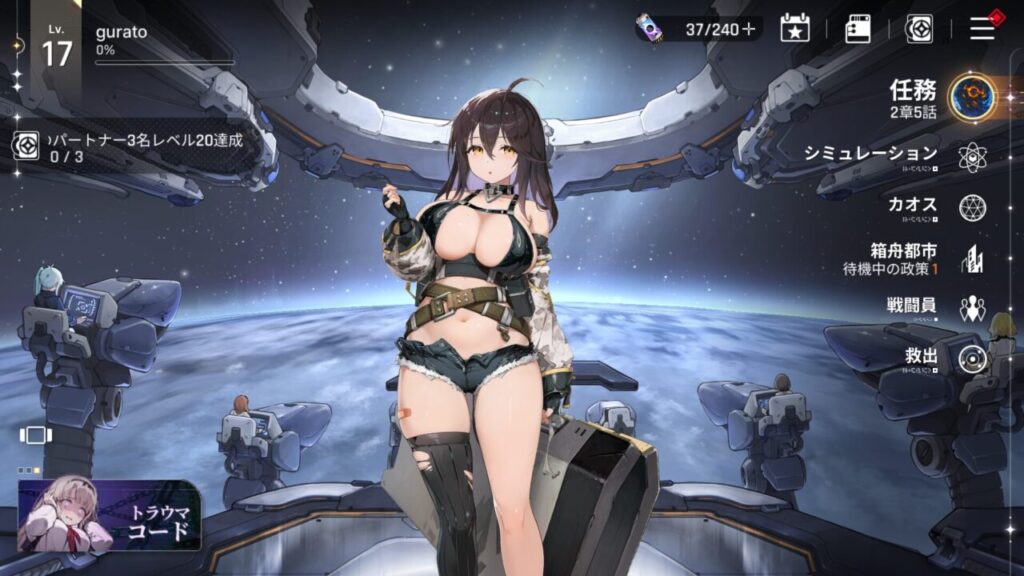Open the シミュレーション menu
Screen dimensions: 1024x576
pos(972,157)
